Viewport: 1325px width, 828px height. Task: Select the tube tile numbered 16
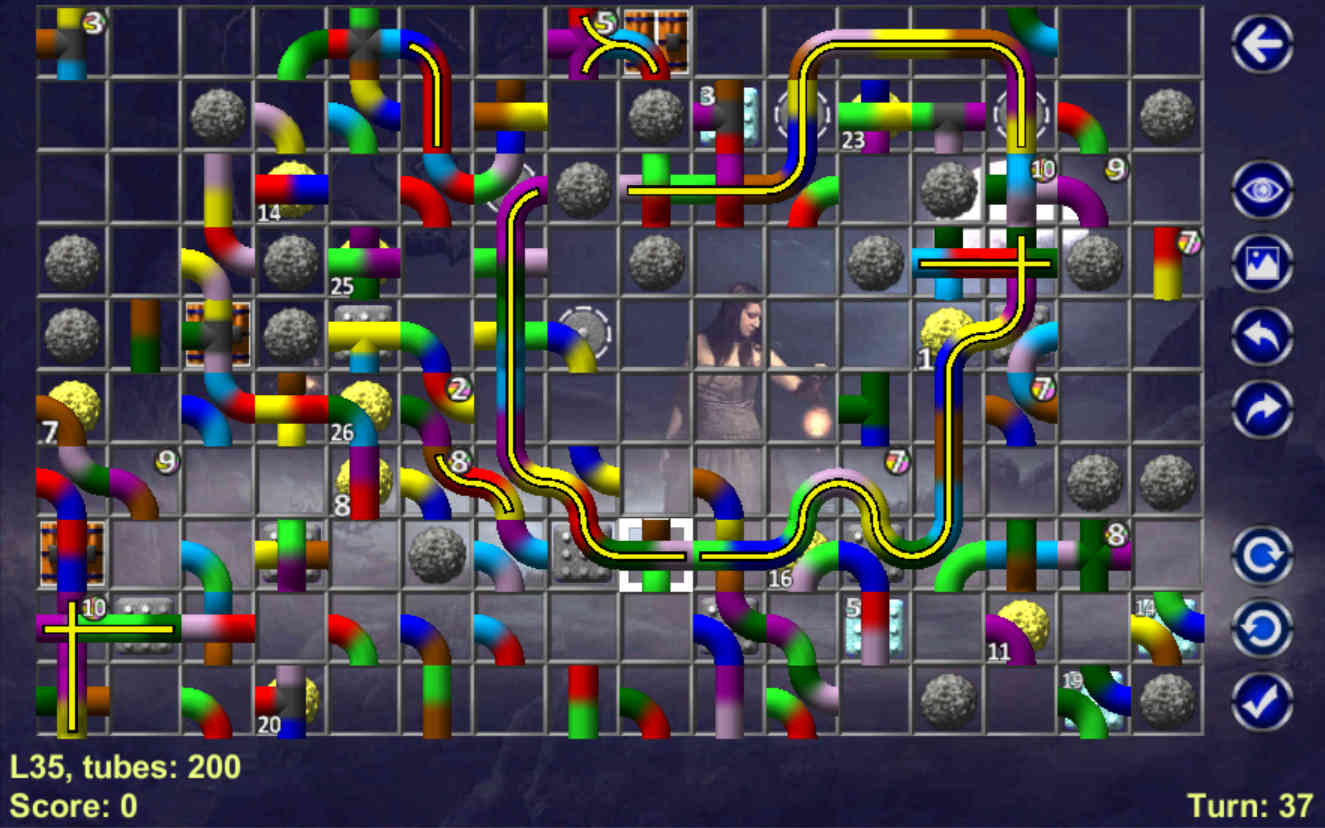tap(802, 555)
